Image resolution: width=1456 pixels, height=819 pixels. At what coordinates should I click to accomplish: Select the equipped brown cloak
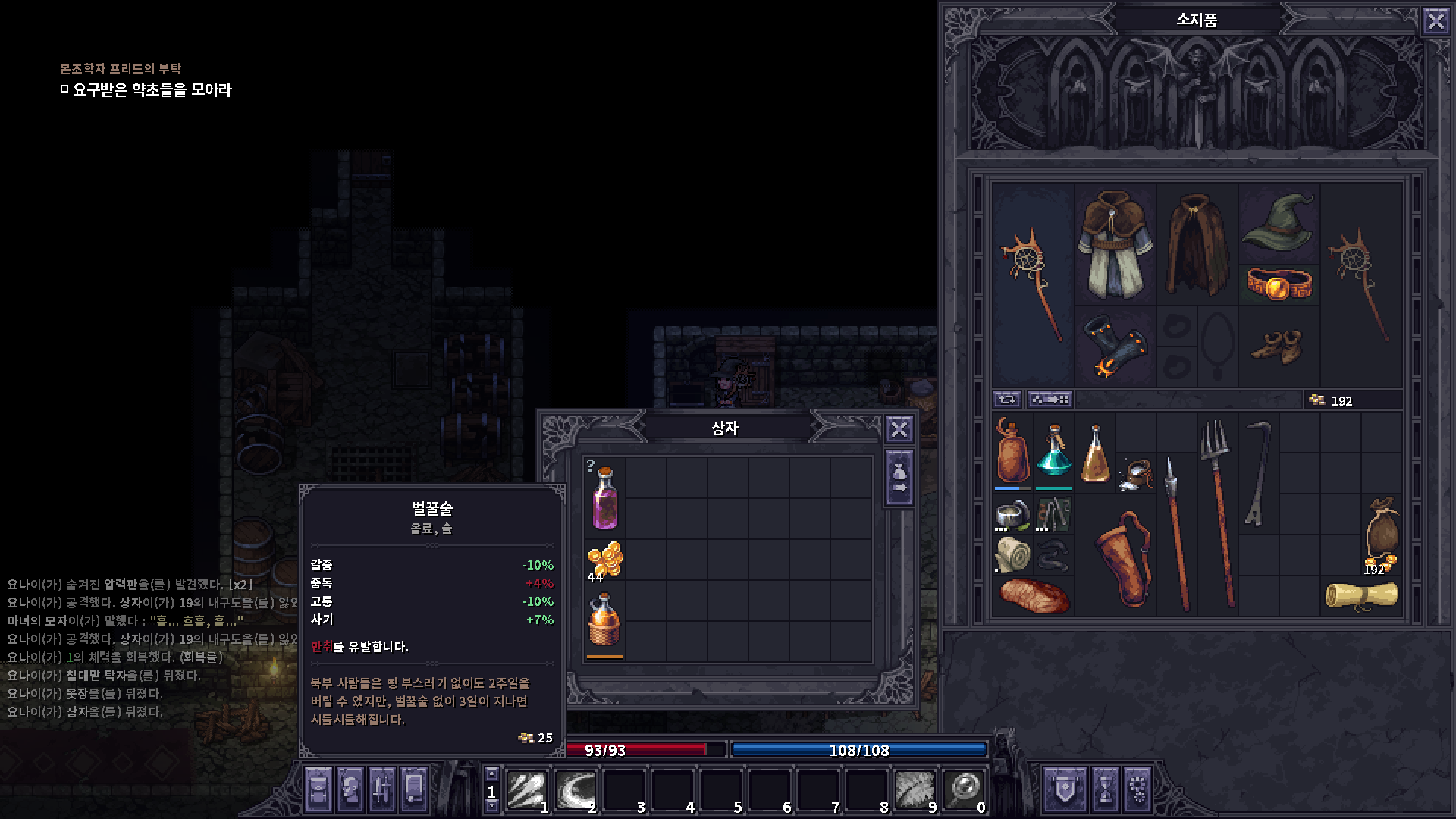click(1197, 243)
